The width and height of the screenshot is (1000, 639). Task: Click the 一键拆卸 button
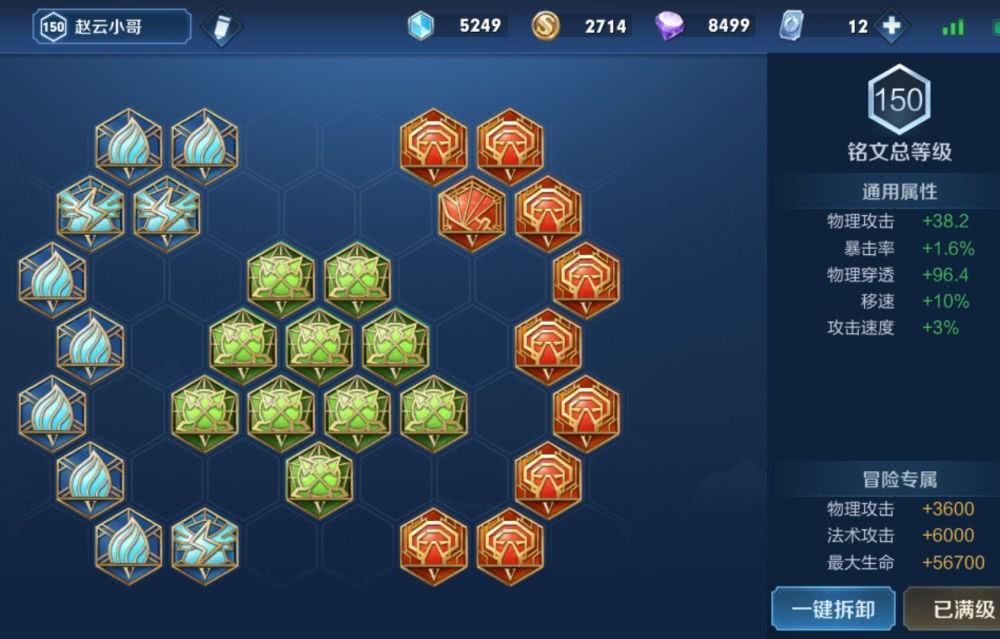[833, 609]
